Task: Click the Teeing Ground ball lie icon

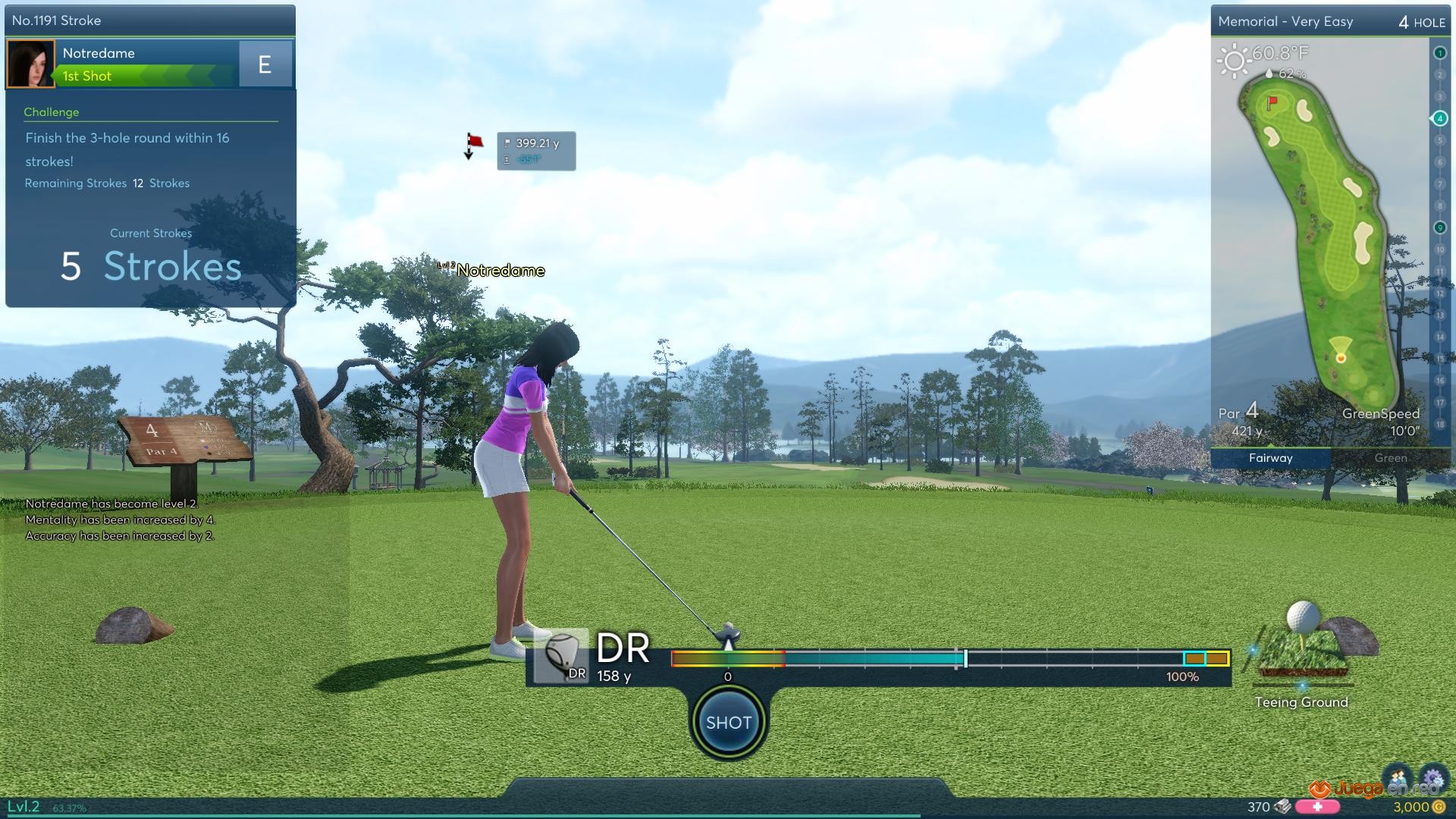Action: (1301, 645)
